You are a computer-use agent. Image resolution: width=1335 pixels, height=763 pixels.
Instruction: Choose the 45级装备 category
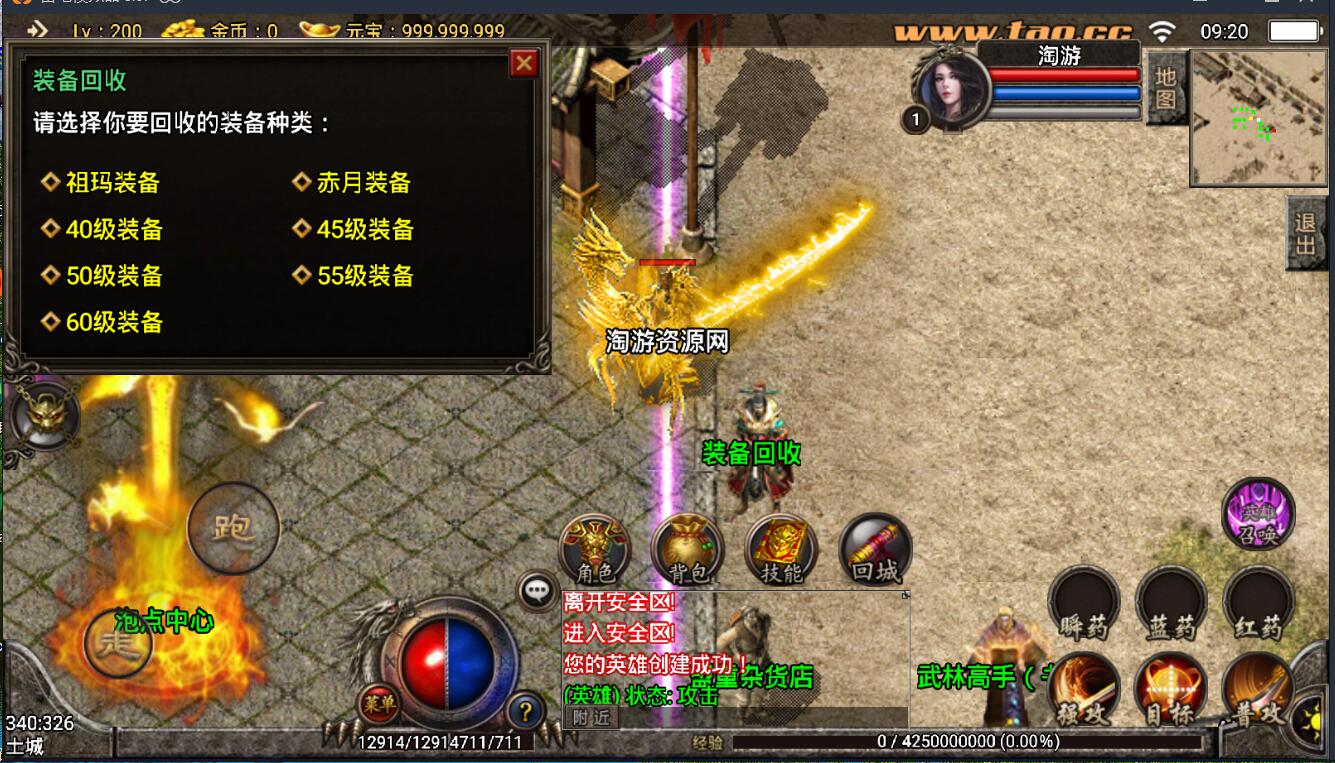click(365, 230)
